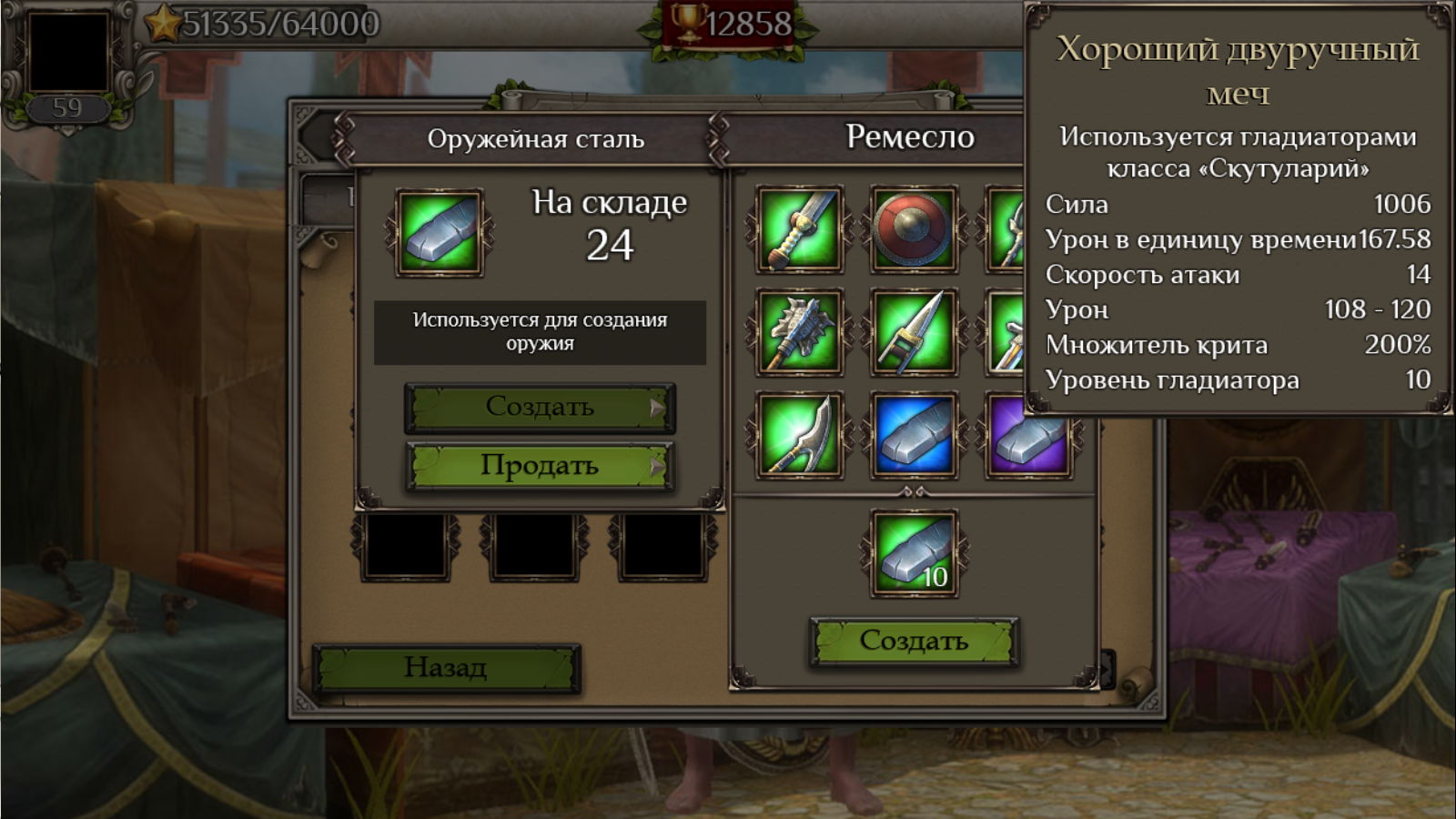Go back with the Назад button
Viewport: 1456px width, 819px height.
coord(446,668)
